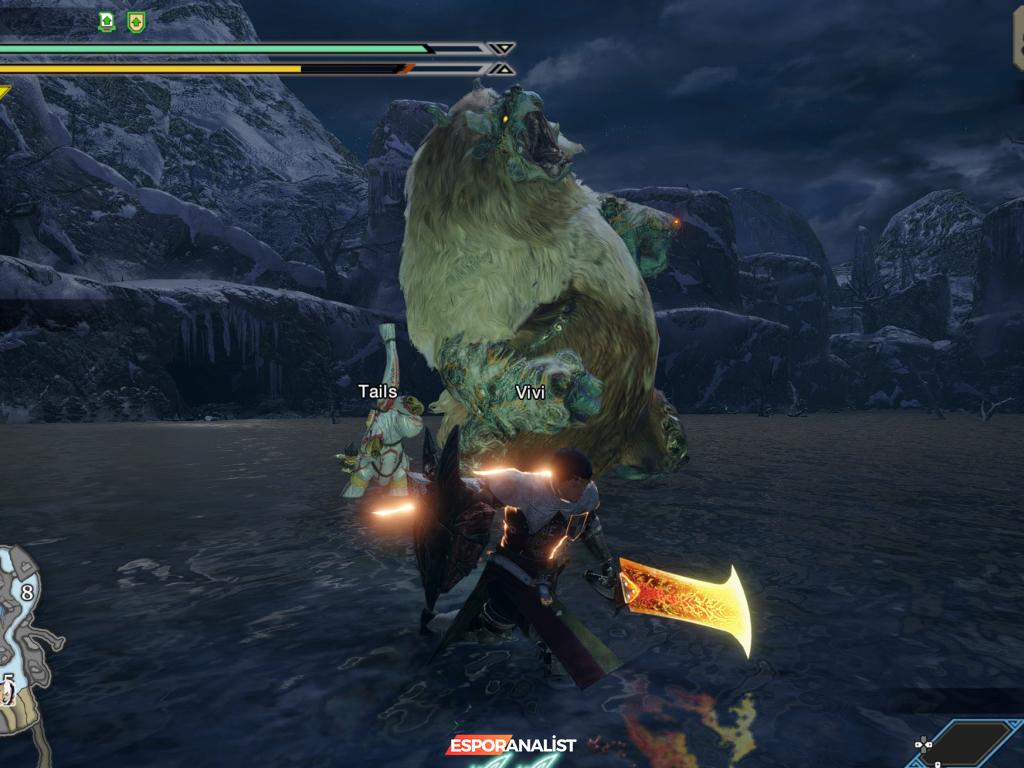Click the defense up shield buff icon
This screenshot has width=1024, height=768.
click(136, 21)
